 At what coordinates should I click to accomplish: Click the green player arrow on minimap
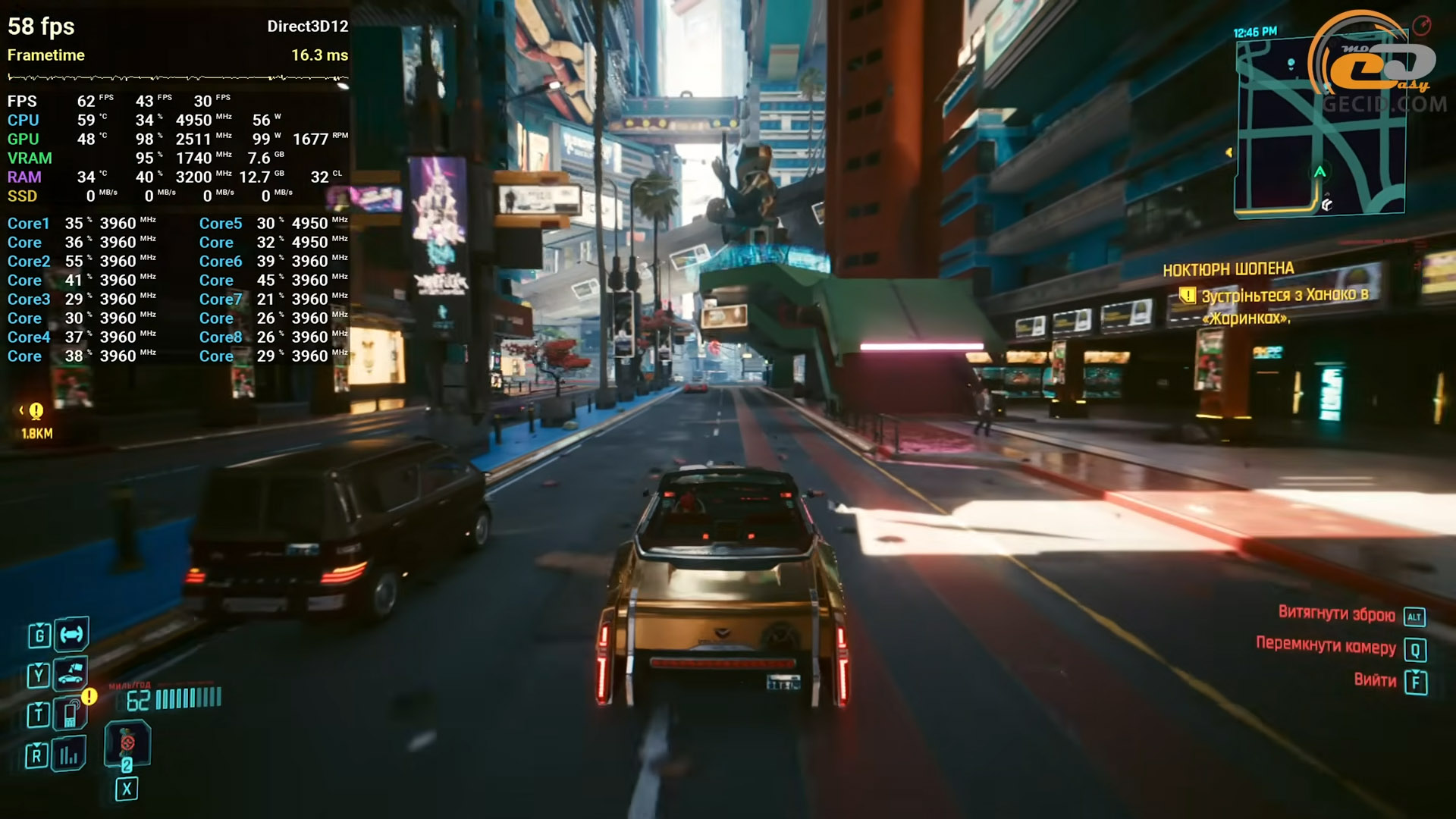(1320, 171)
